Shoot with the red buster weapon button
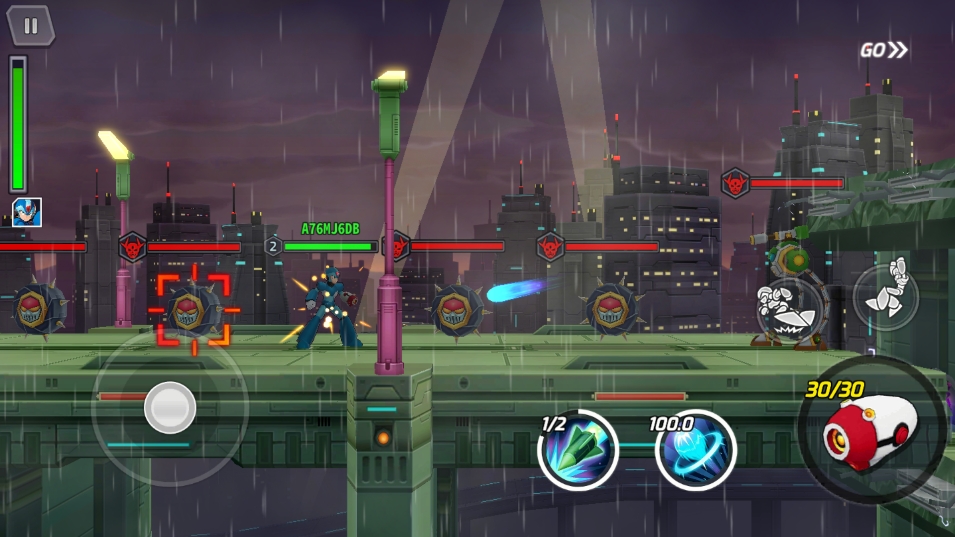Viewport: 955px width, 537px height. pyautogui.click(x=870, y=429)
